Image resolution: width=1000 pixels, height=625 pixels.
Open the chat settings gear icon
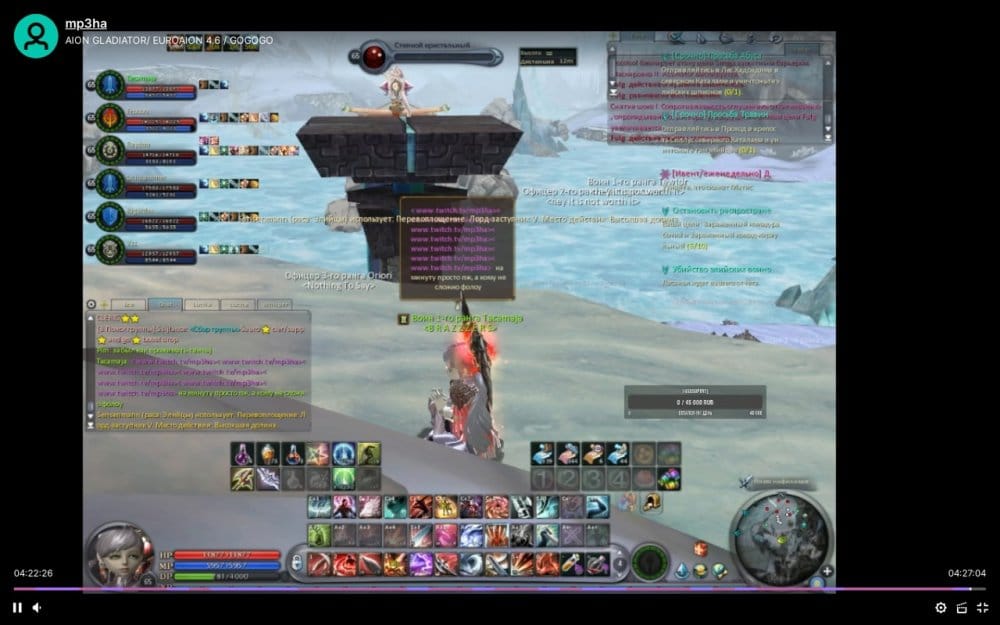(x=91, y=304)
